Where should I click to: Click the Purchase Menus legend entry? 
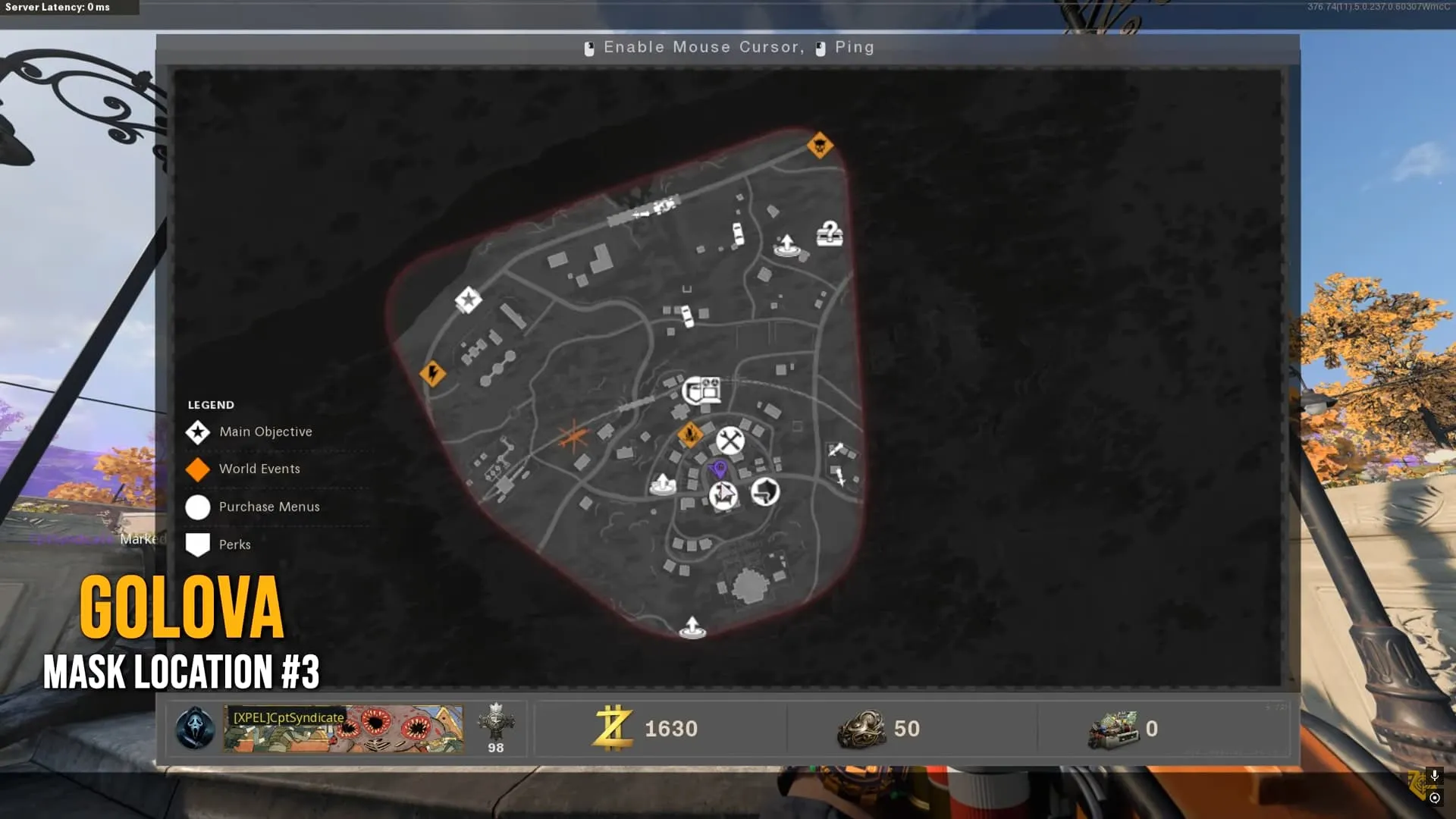pos(269,507)
